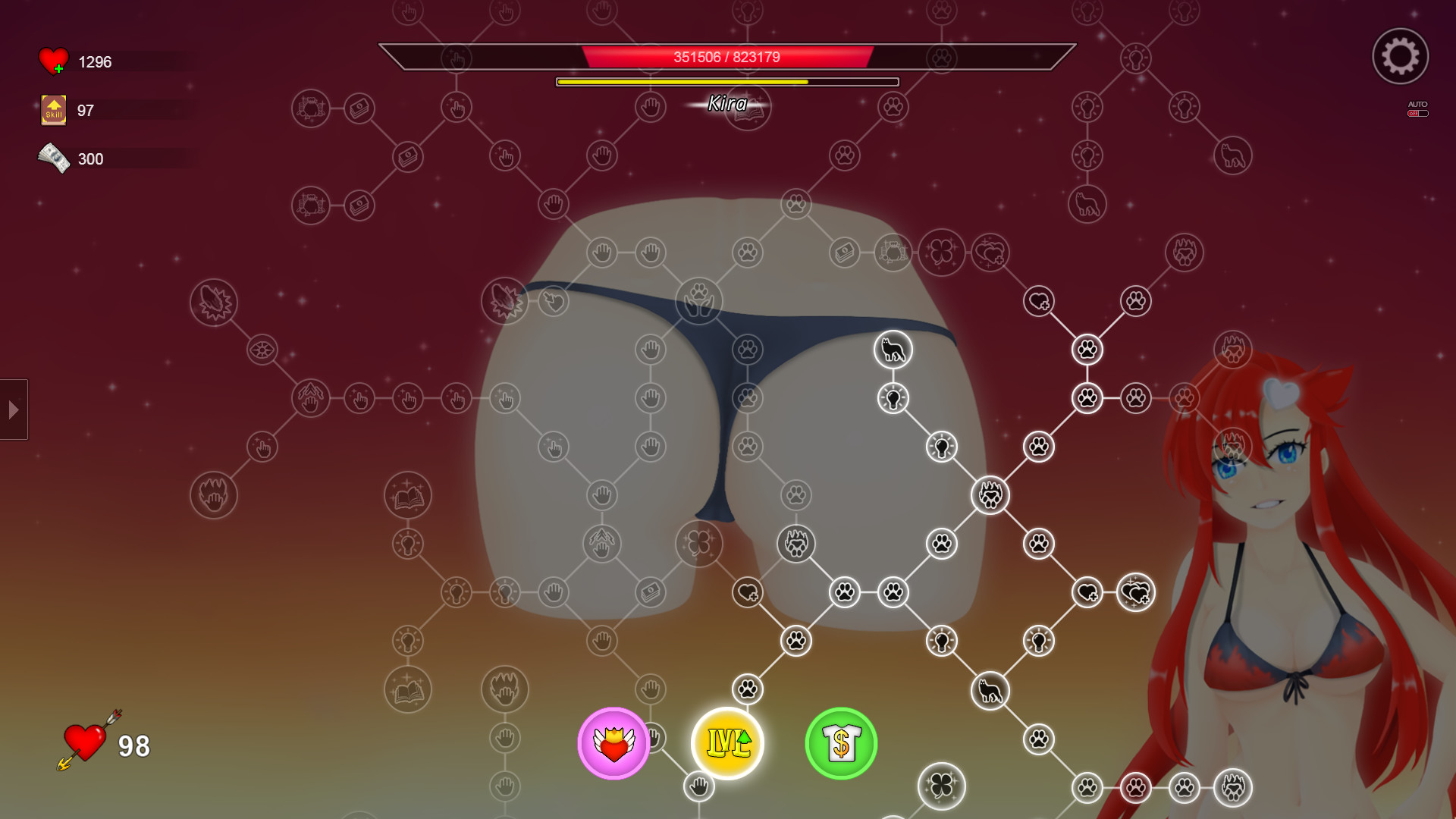Unlock a glowing paw print skill node
The height and width of the screenshot is (819, 1456).
(x=1088, y=350)
